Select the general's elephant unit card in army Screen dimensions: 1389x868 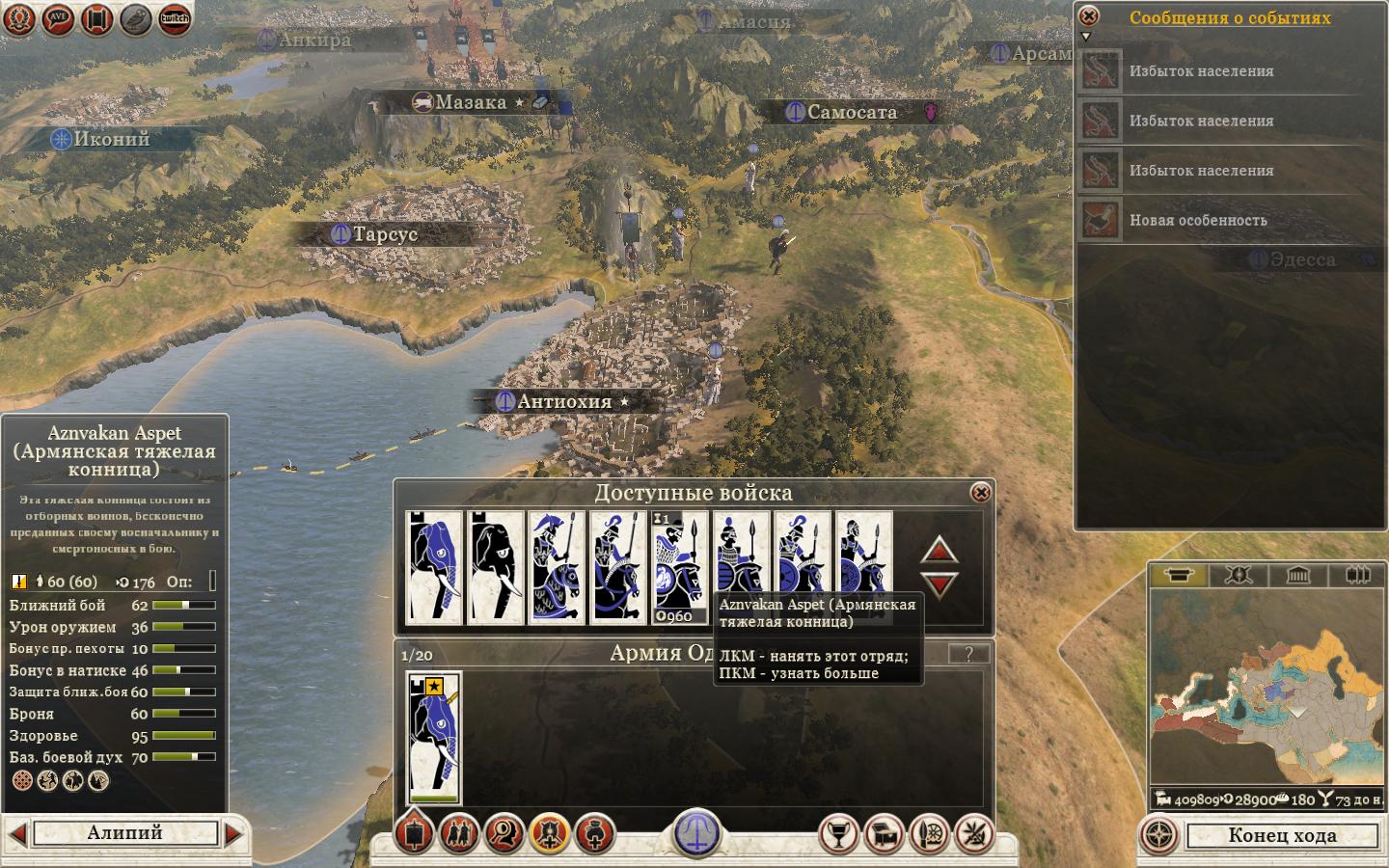tap(434, 738)
